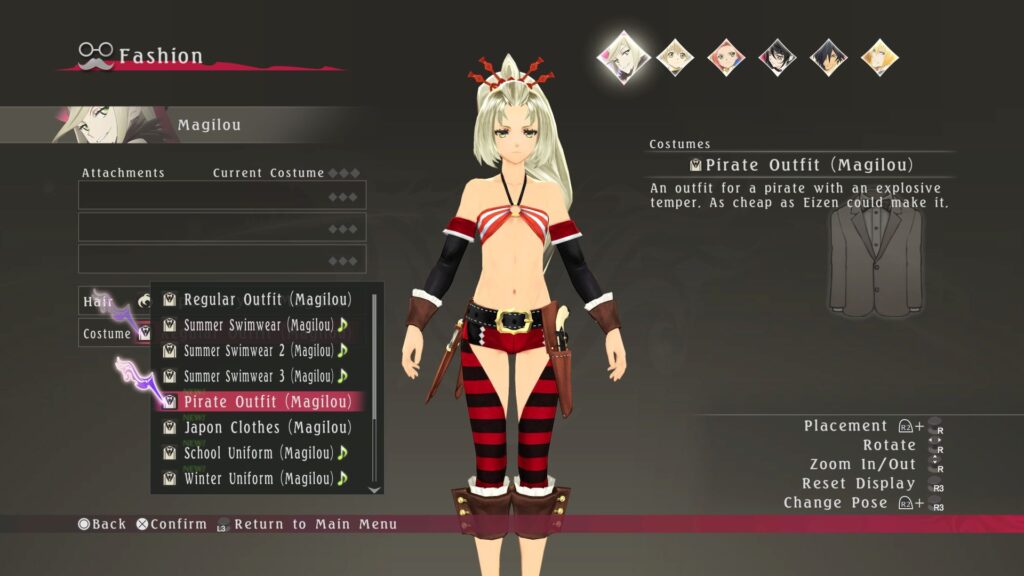
Task: Select School Uniform (Magilou) costume
Action: (x=258, y=453)
